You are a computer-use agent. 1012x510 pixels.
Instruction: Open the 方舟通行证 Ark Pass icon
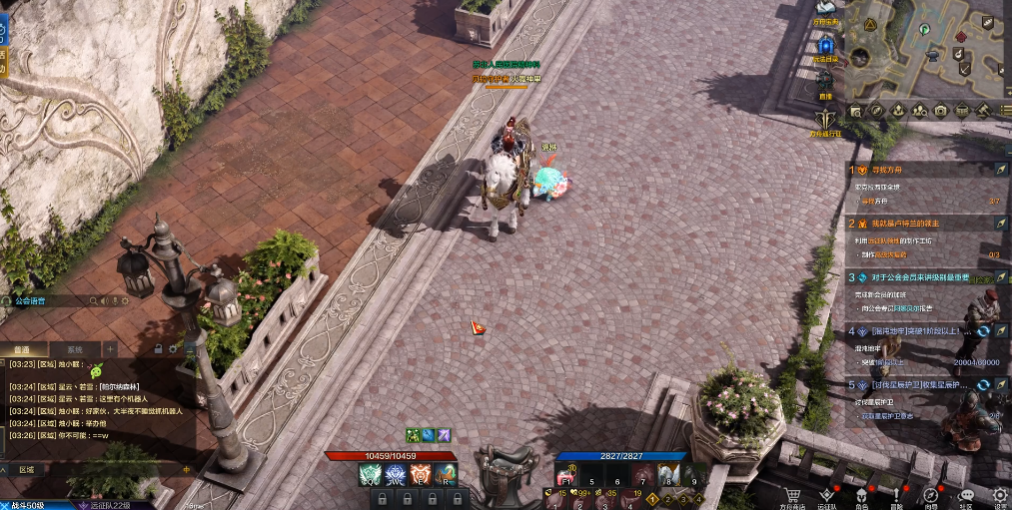825,120
